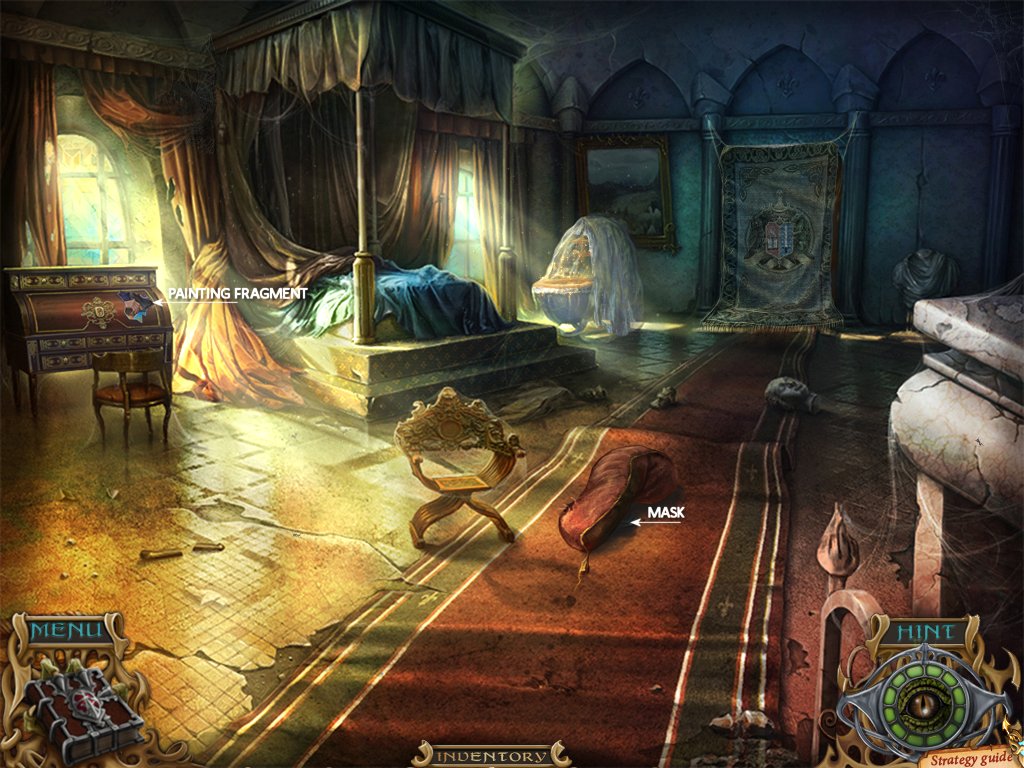Use the Hint button

coord(922,632)
